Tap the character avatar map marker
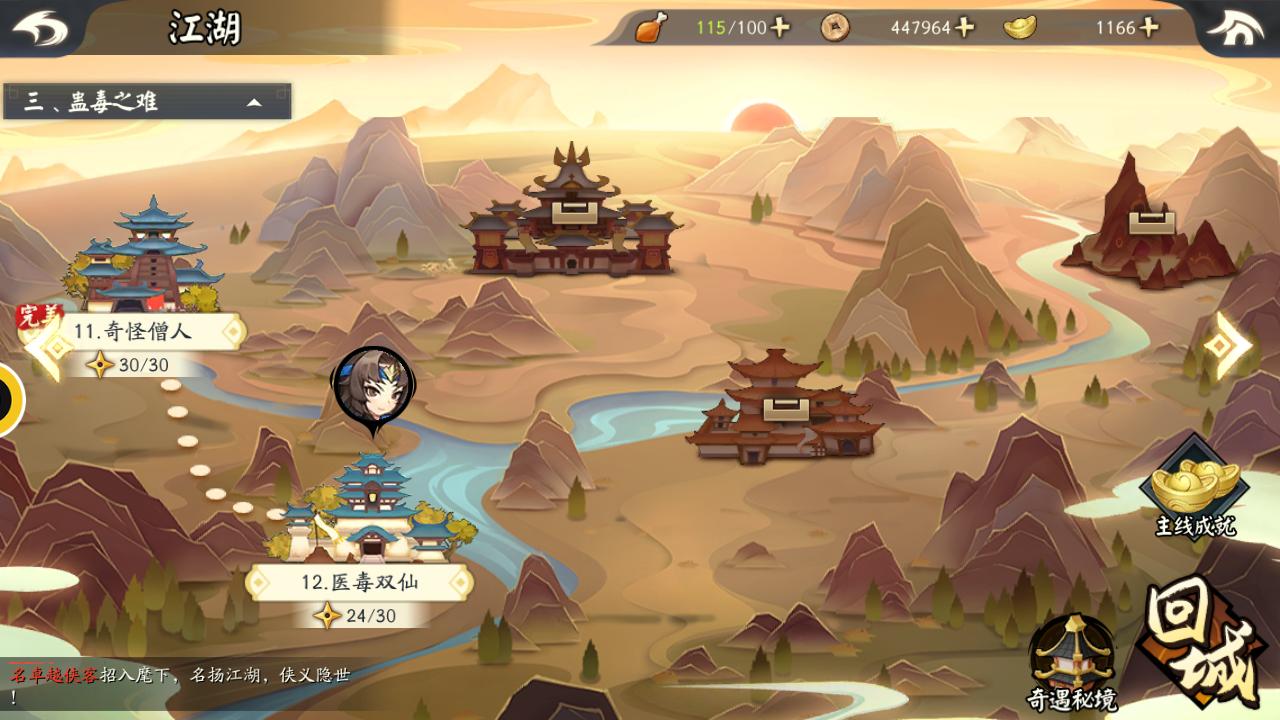 373,387
